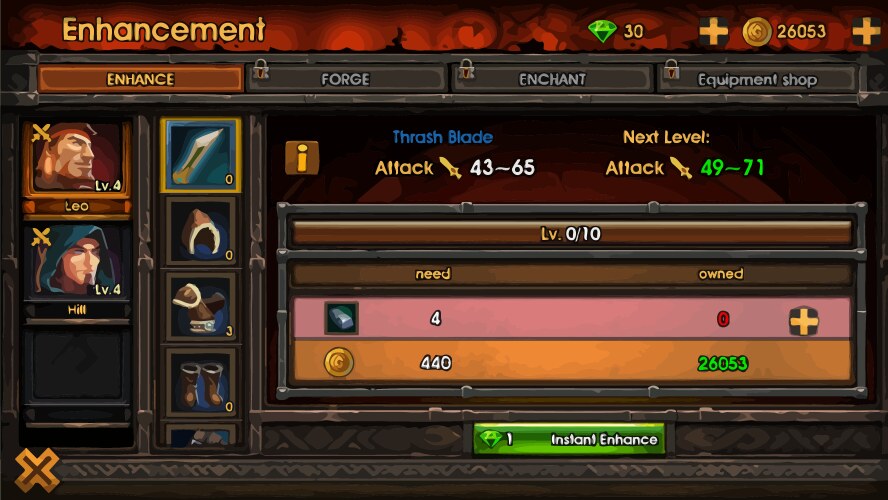This screenshot has height=500, width=888.
Task: Go to the Equipment shop tab
Action: (757, 79)
